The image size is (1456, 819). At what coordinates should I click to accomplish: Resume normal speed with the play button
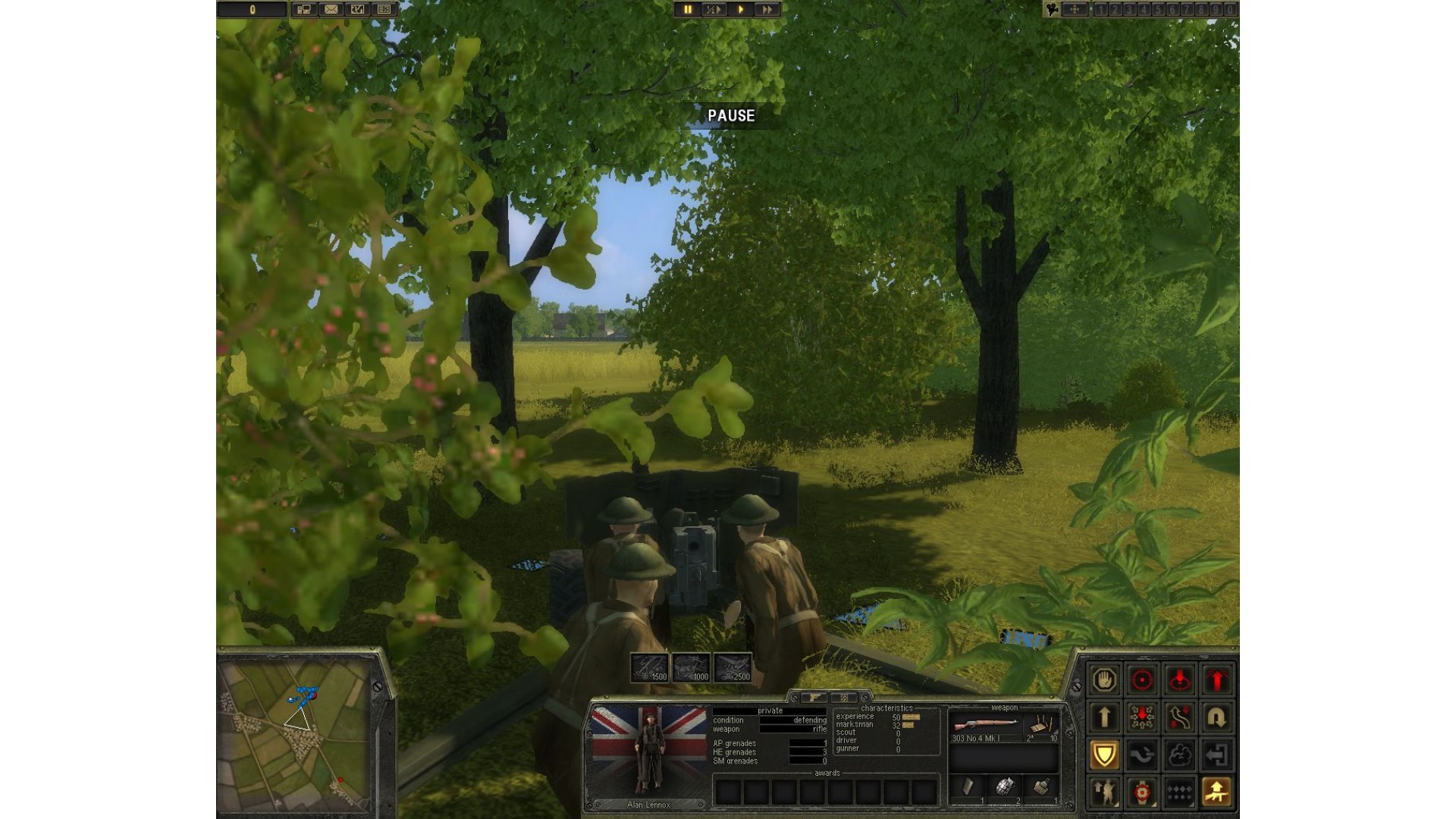740,10
